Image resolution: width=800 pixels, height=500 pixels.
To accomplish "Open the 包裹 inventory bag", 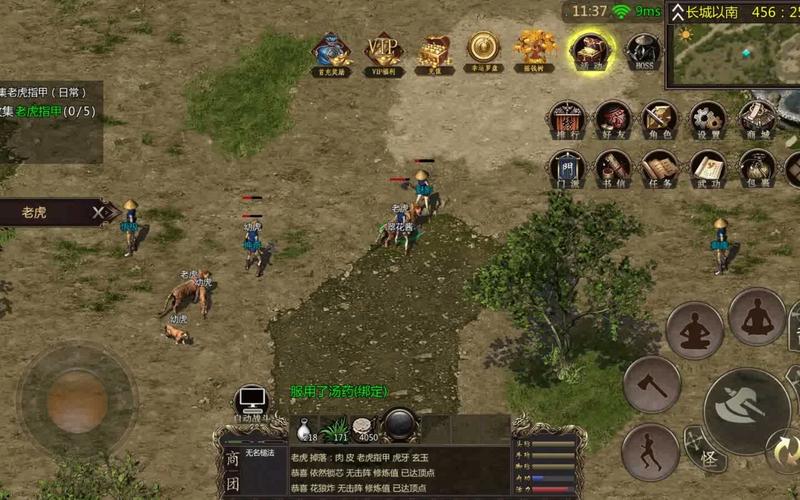I will click(x=756, y=168).
